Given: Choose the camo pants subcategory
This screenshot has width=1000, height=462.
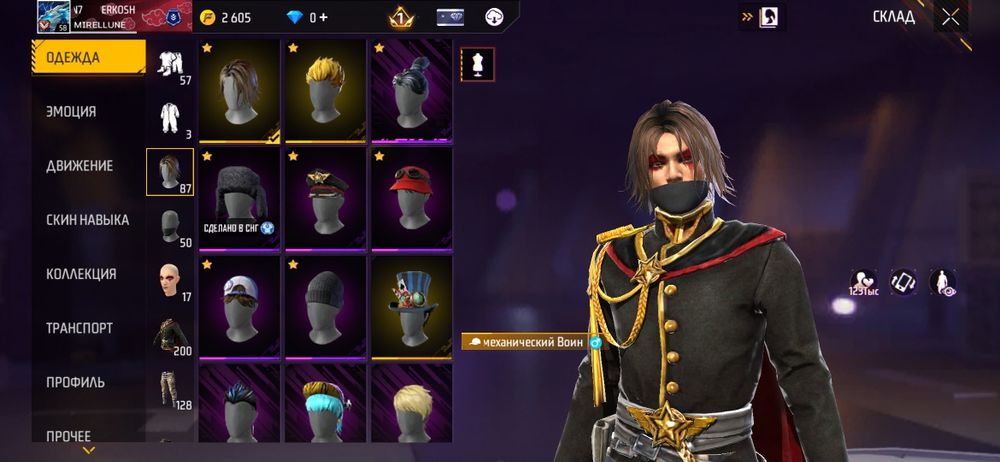Looking at the screenshot, I should click(170, 390).
